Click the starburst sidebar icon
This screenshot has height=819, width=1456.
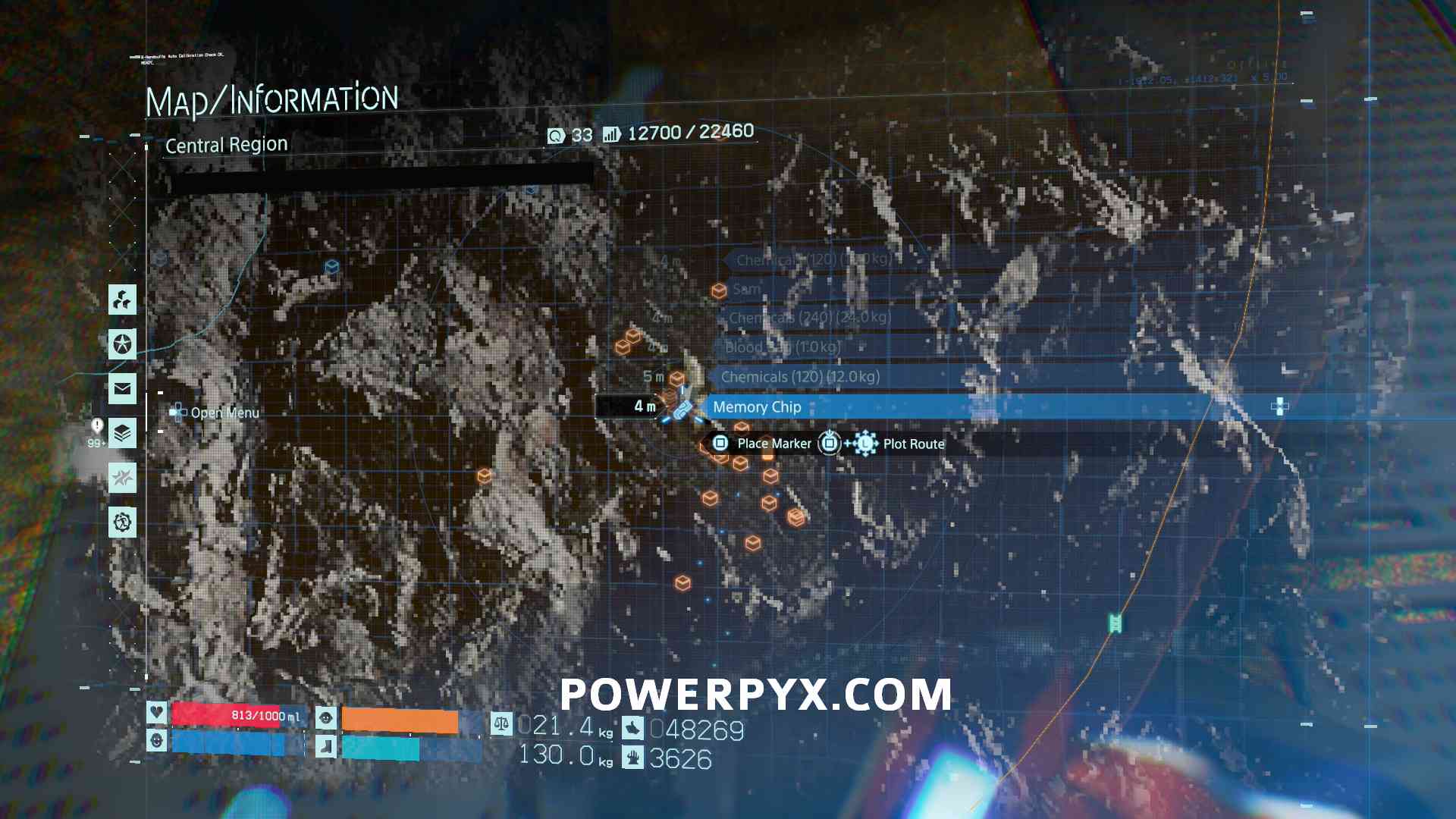(122, 478)
